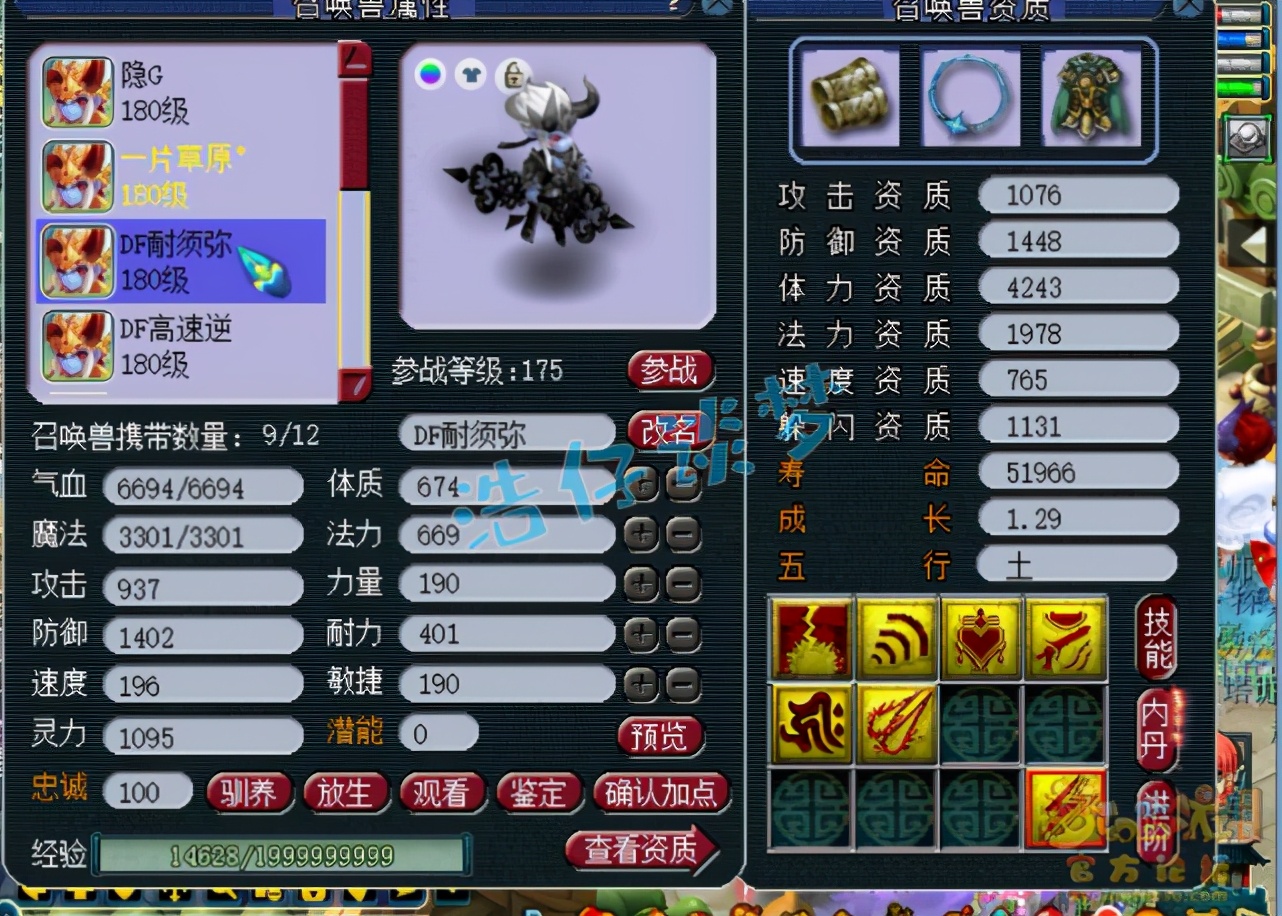Click the clothes icon above the pet model
The width and height of the screenshot is (1282, 916).
470,74
